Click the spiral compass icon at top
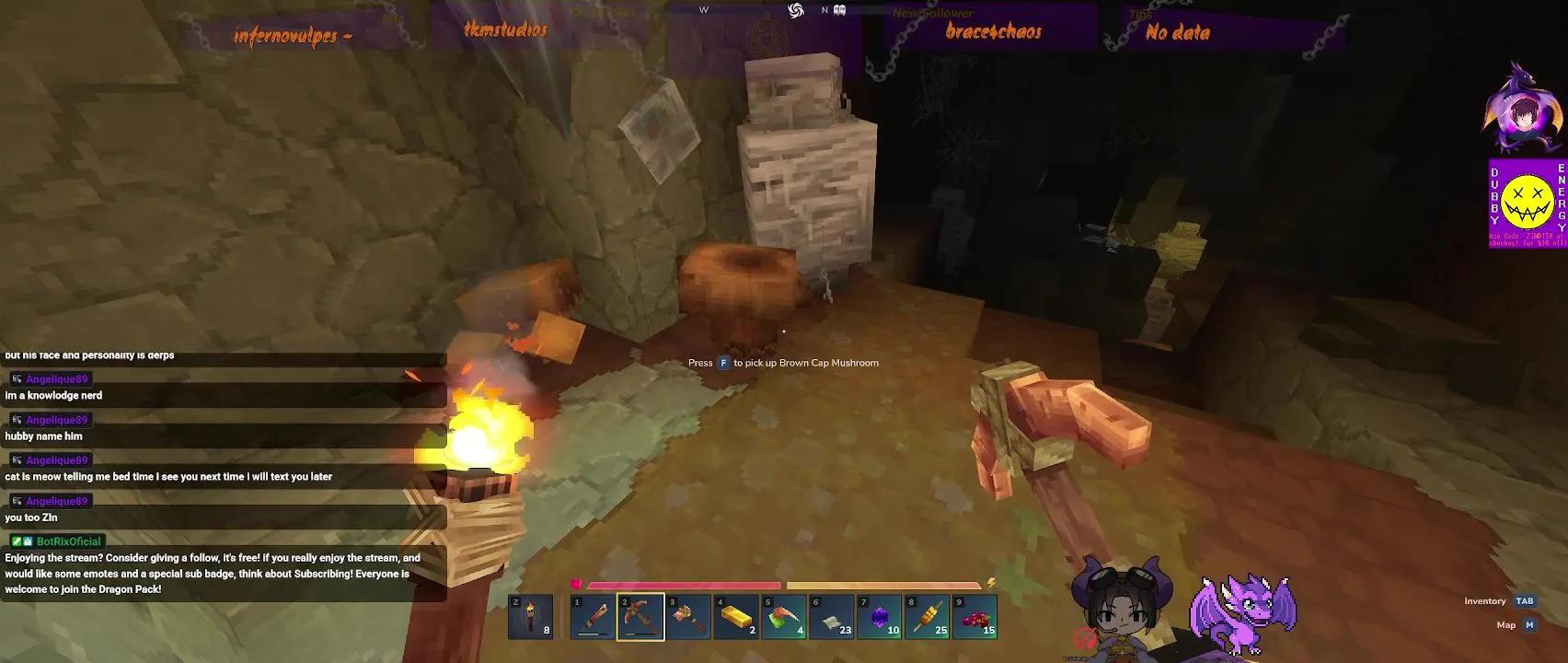The height and width of the screenshot is (663, 1568). pos(797,9)
